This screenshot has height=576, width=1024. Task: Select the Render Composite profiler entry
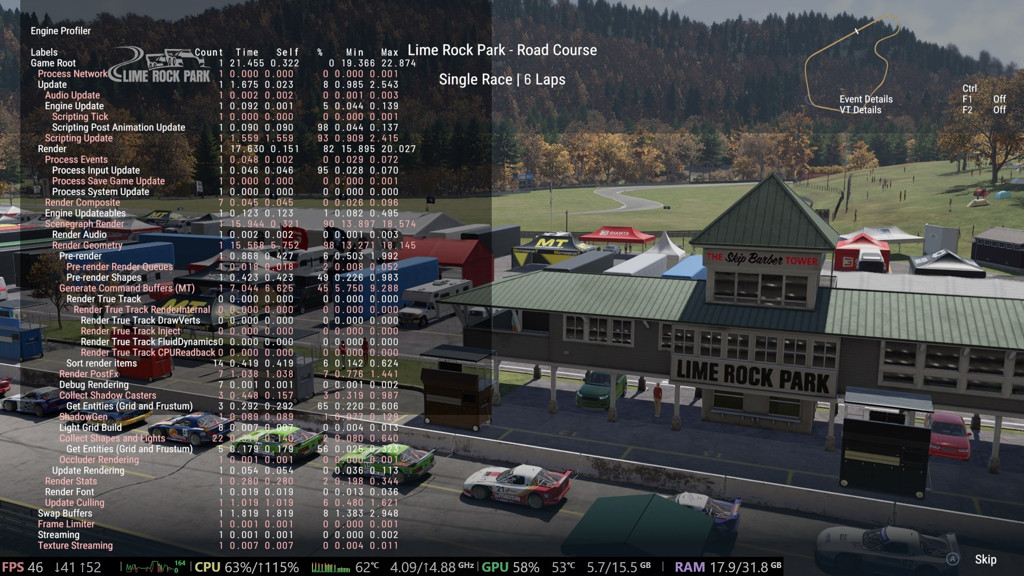pyautogui.click(x=82, y=203)
